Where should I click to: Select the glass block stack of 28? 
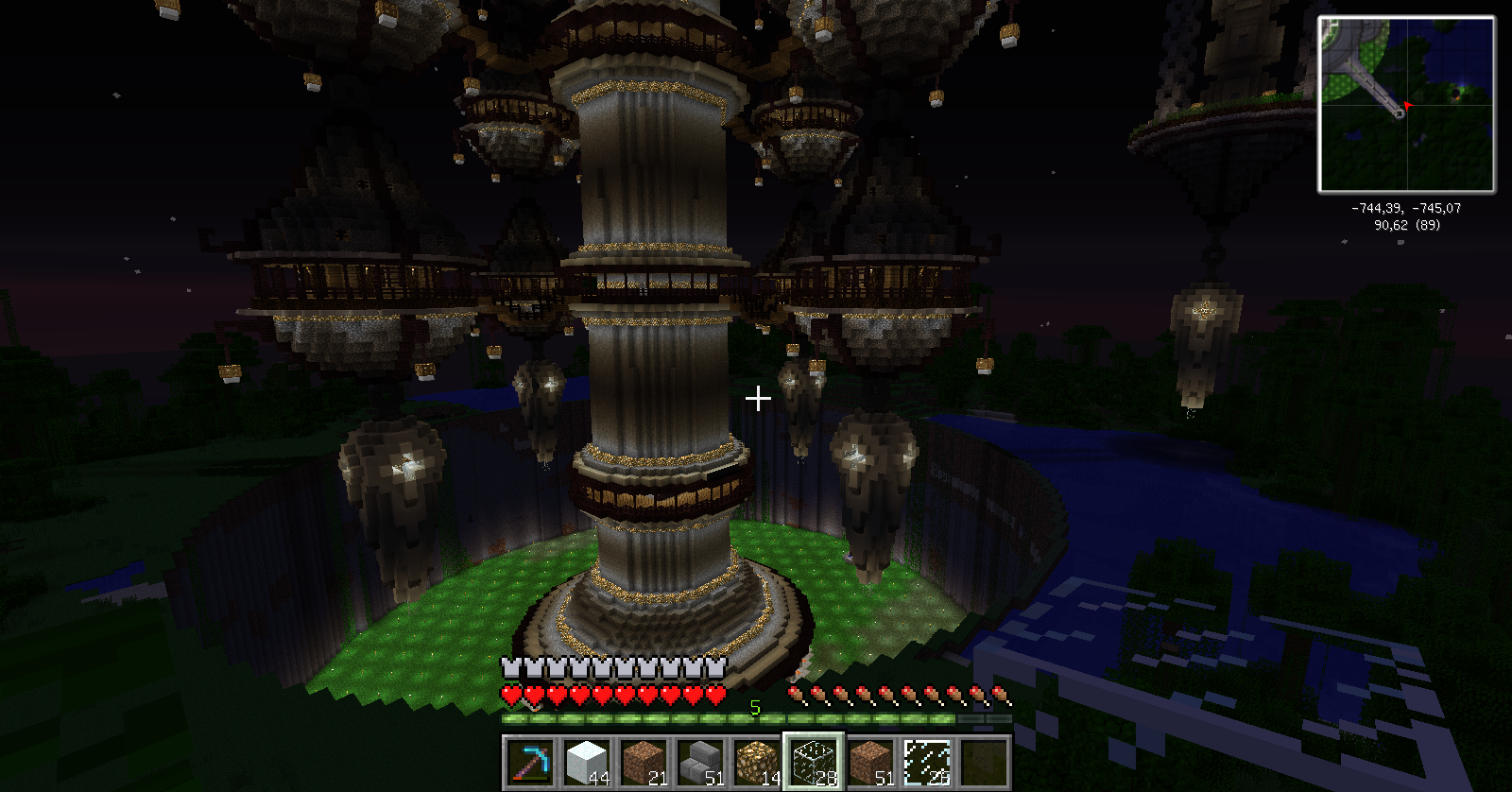click(x=813, y=762)
